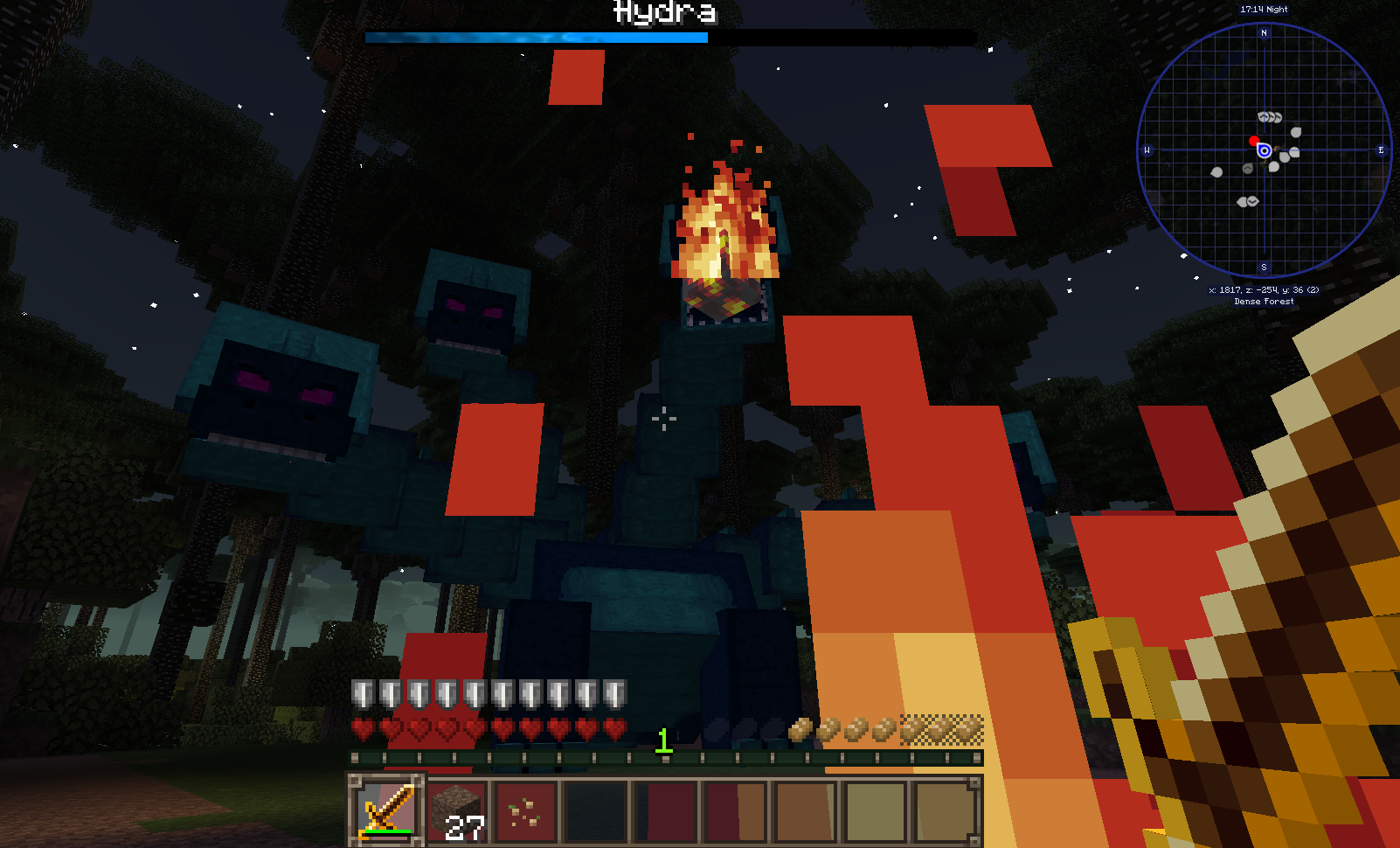Click the red boss dot on the minimap
1400x848 pixels.
[x=1254, y=141]
